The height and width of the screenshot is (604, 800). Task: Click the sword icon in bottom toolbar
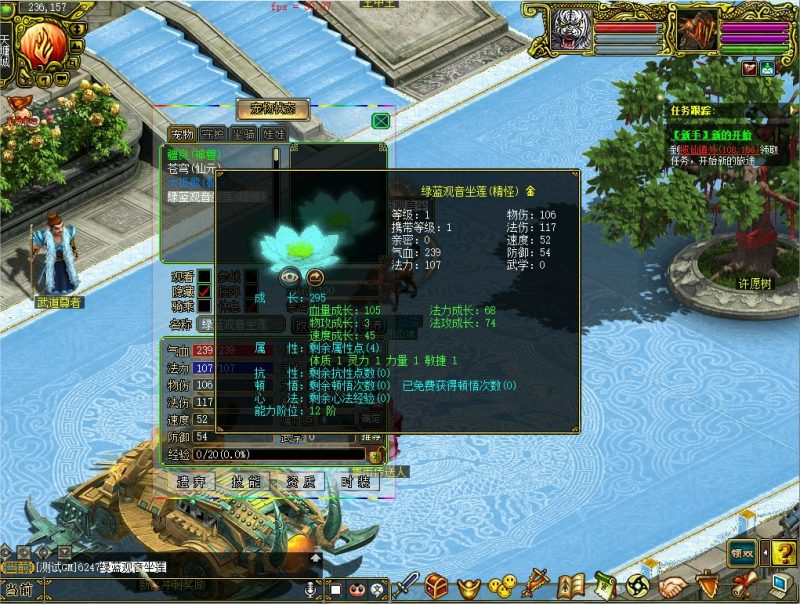pyautogui.click(x=406, y=585)
